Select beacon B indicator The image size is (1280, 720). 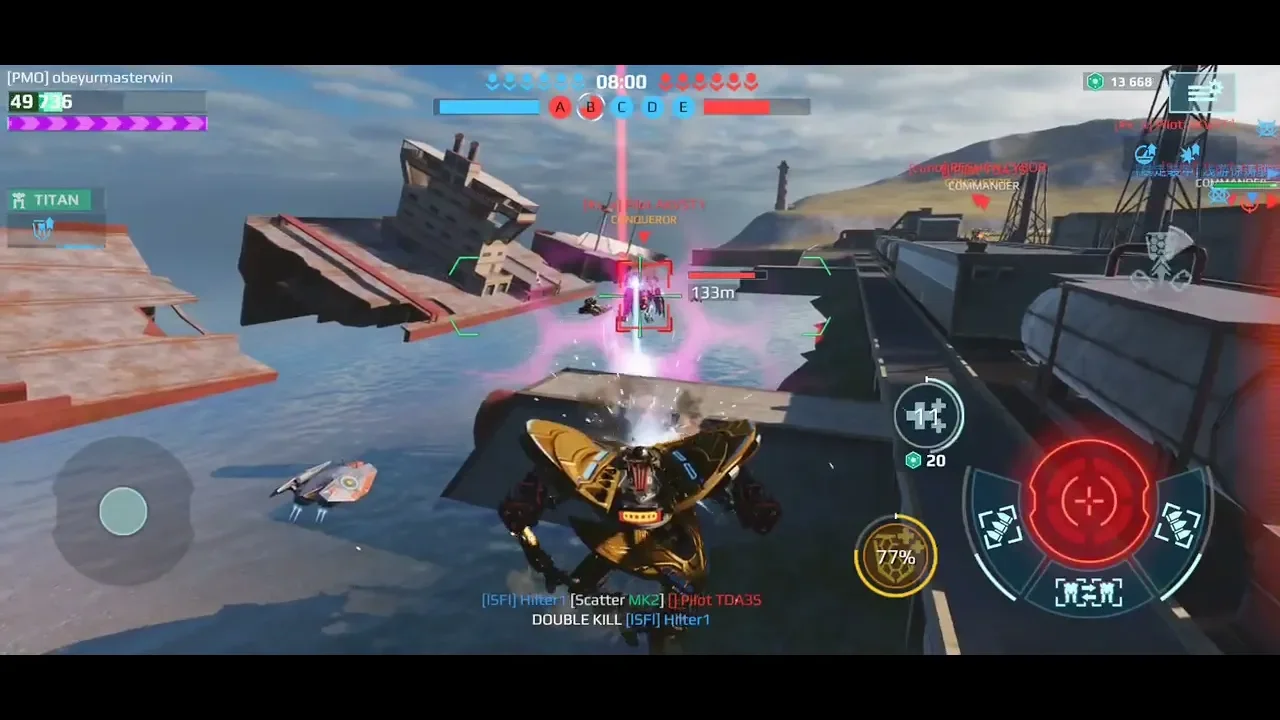pyautogui.click(x=591, y=107)
